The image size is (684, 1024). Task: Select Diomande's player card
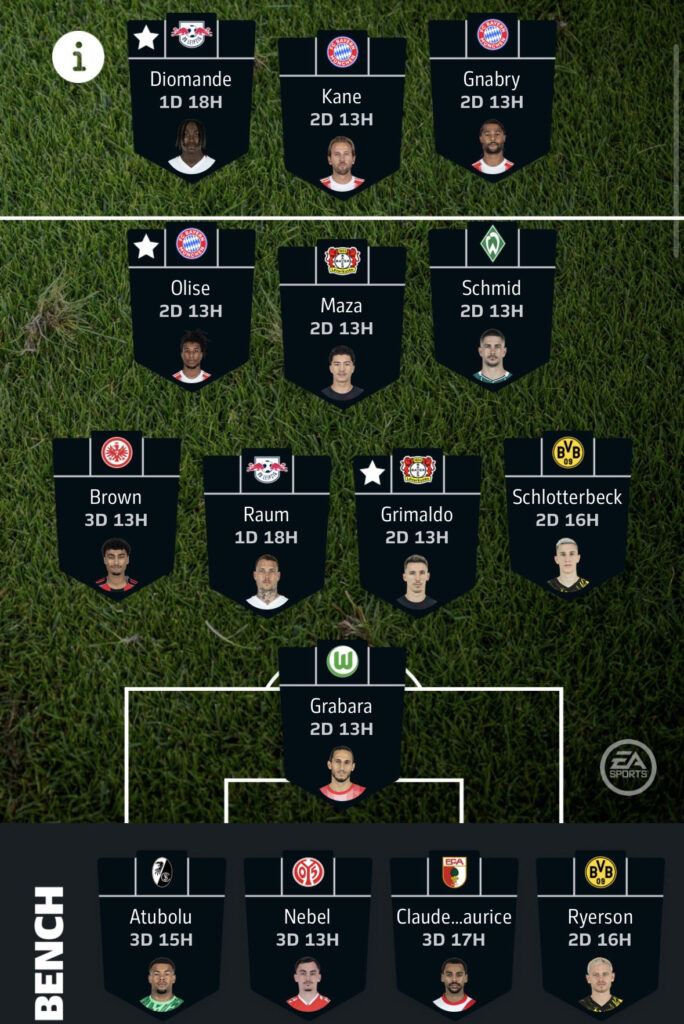click(191, 100)
